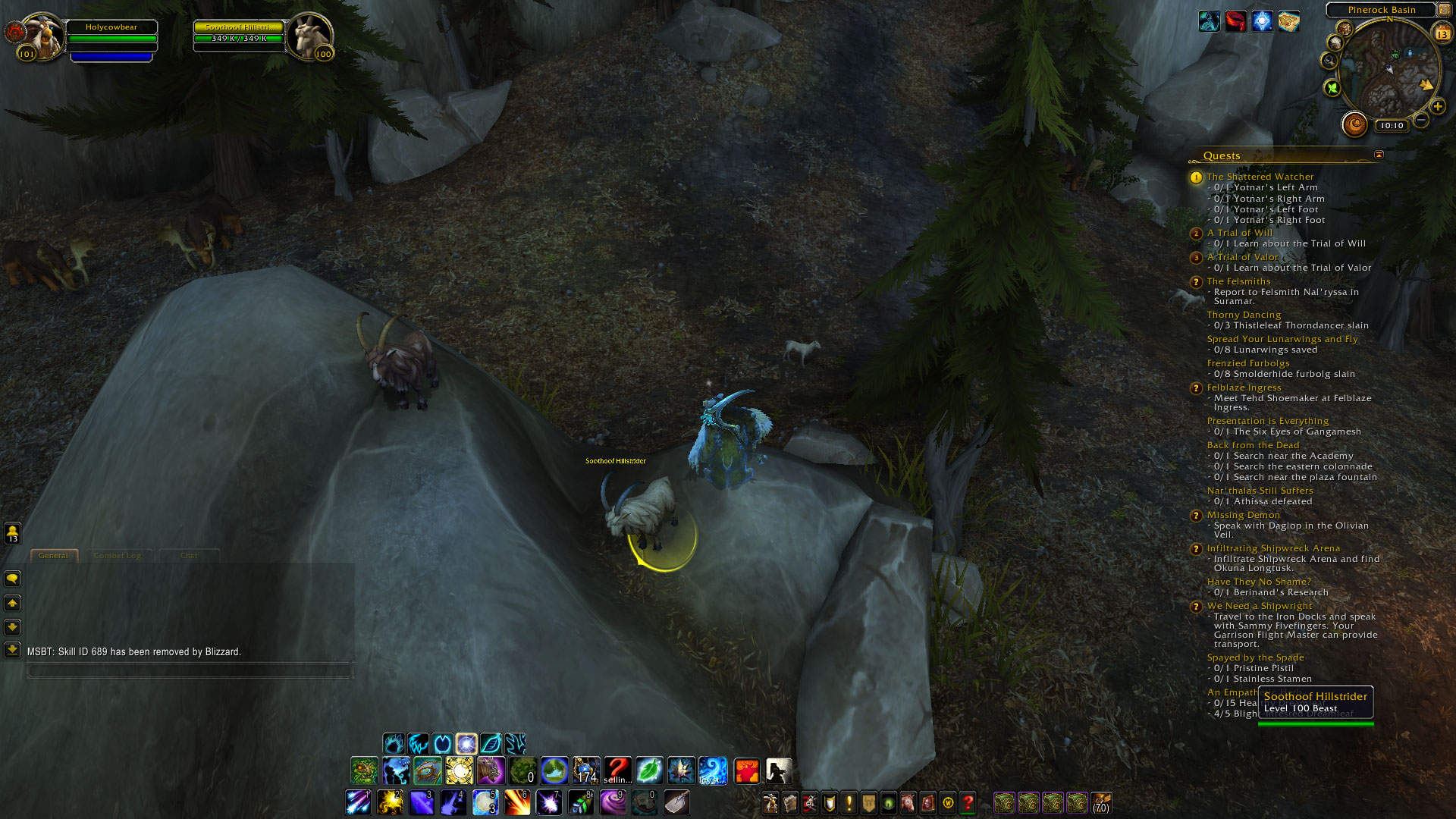Select the Holycowbear player portrait
Screen dimensions: 1456x819
[x=42, y=36]
